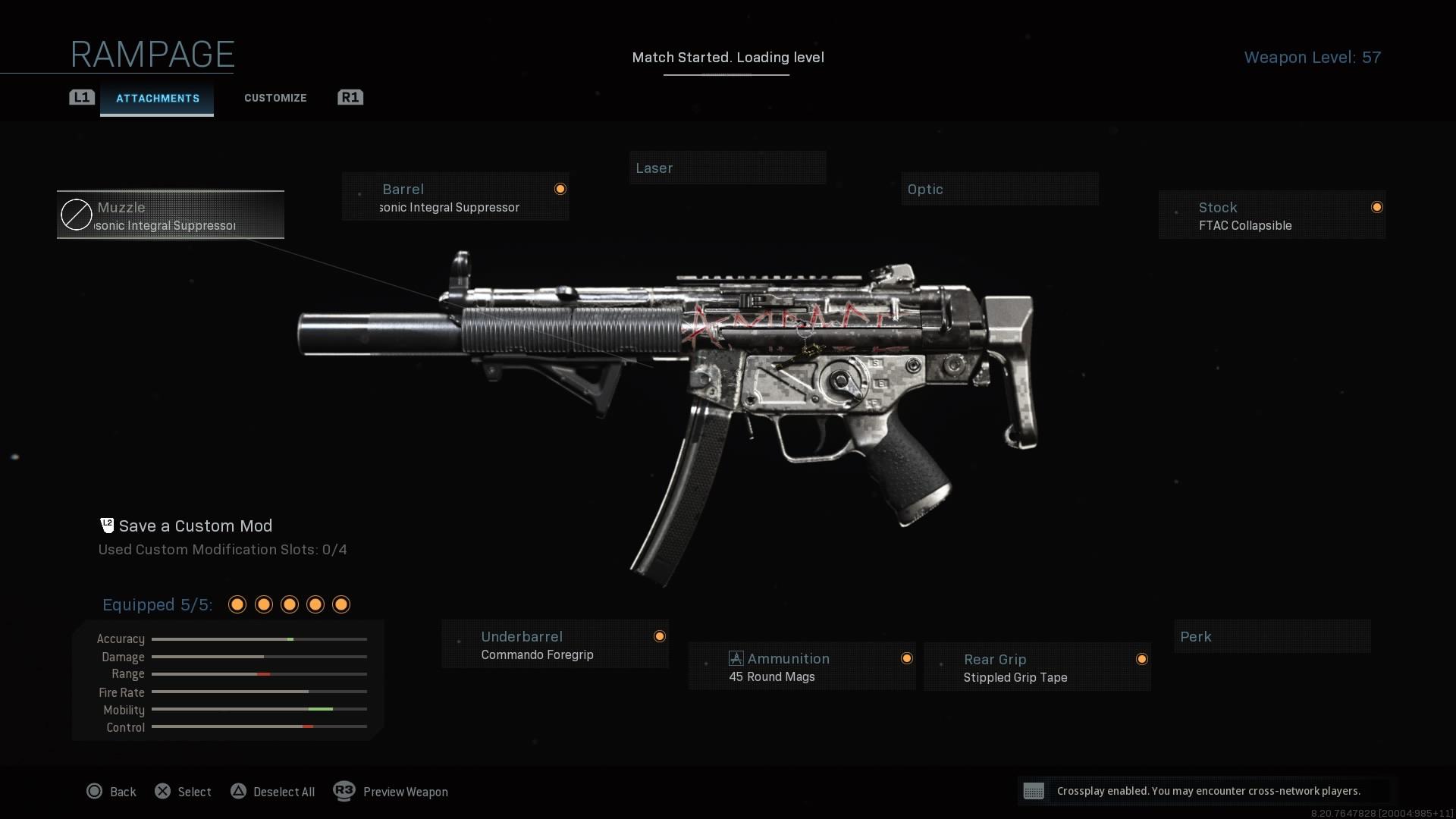Switch to the Attachments tab
This screenshot has width=1456, height=819.
pos(157,99)
